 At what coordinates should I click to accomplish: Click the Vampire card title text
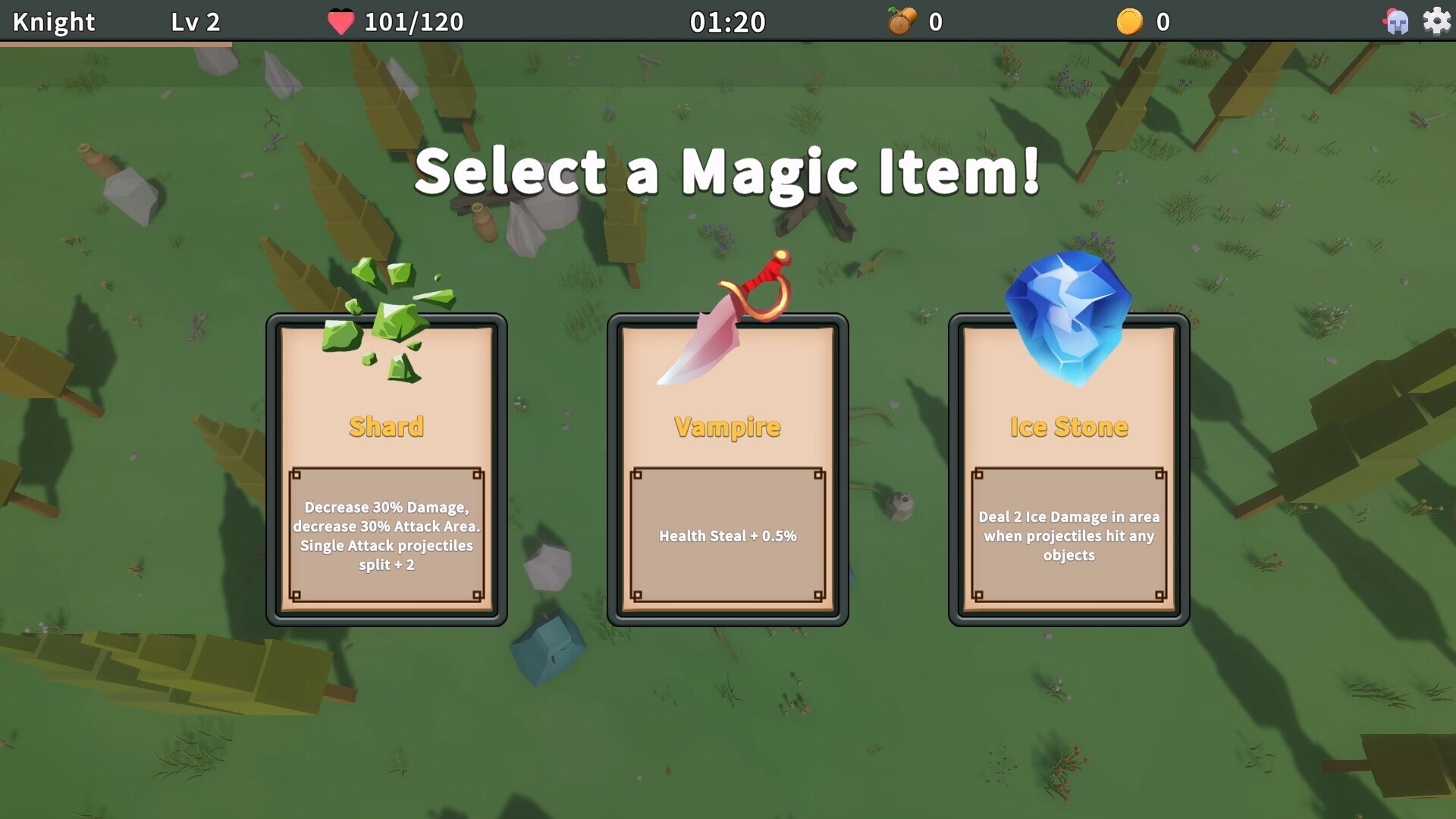click(x=726, y=427)
